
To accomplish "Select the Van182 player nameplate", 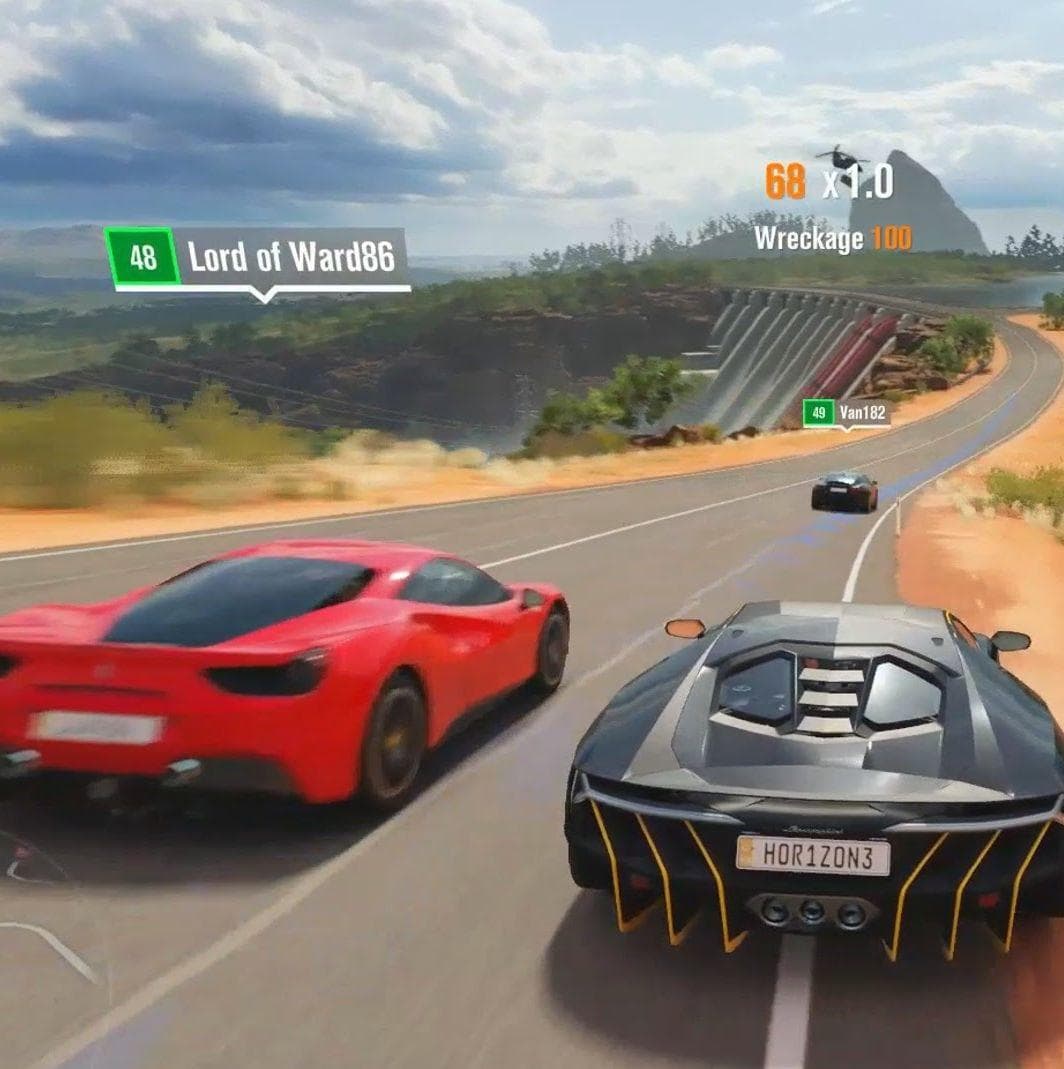I will coord(847,412).
